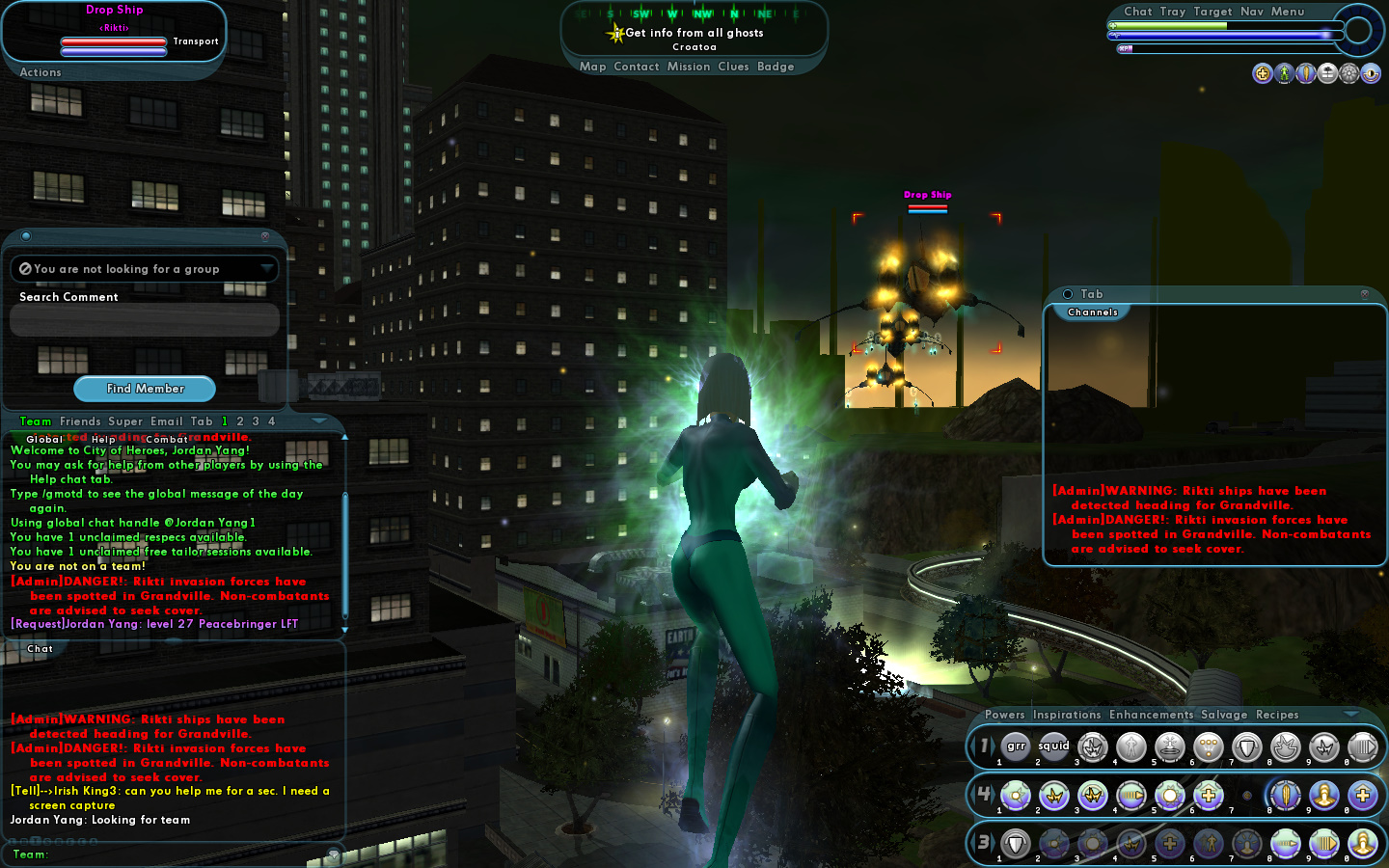The width and height of the screenshot is (1389, 868).
Task: Open the Inspirations window
Action: pos(1066,715)
